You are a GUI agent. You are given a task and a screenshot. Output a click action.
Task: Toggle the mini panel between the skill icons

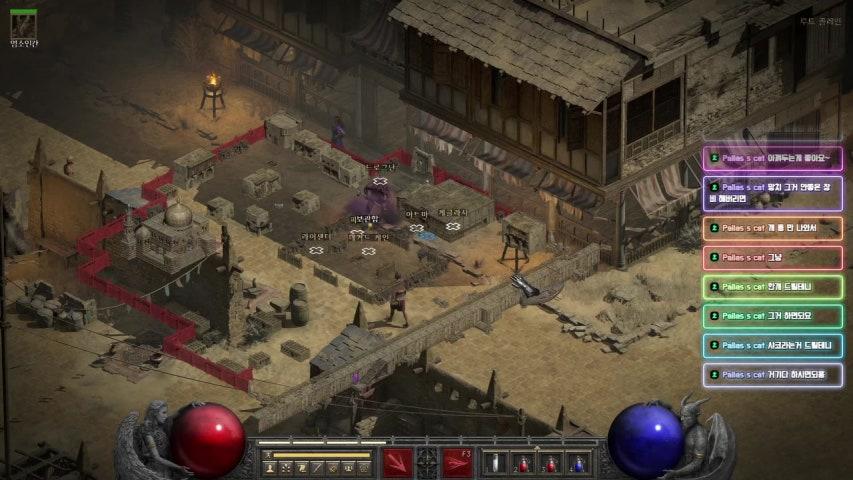(427, 463)
